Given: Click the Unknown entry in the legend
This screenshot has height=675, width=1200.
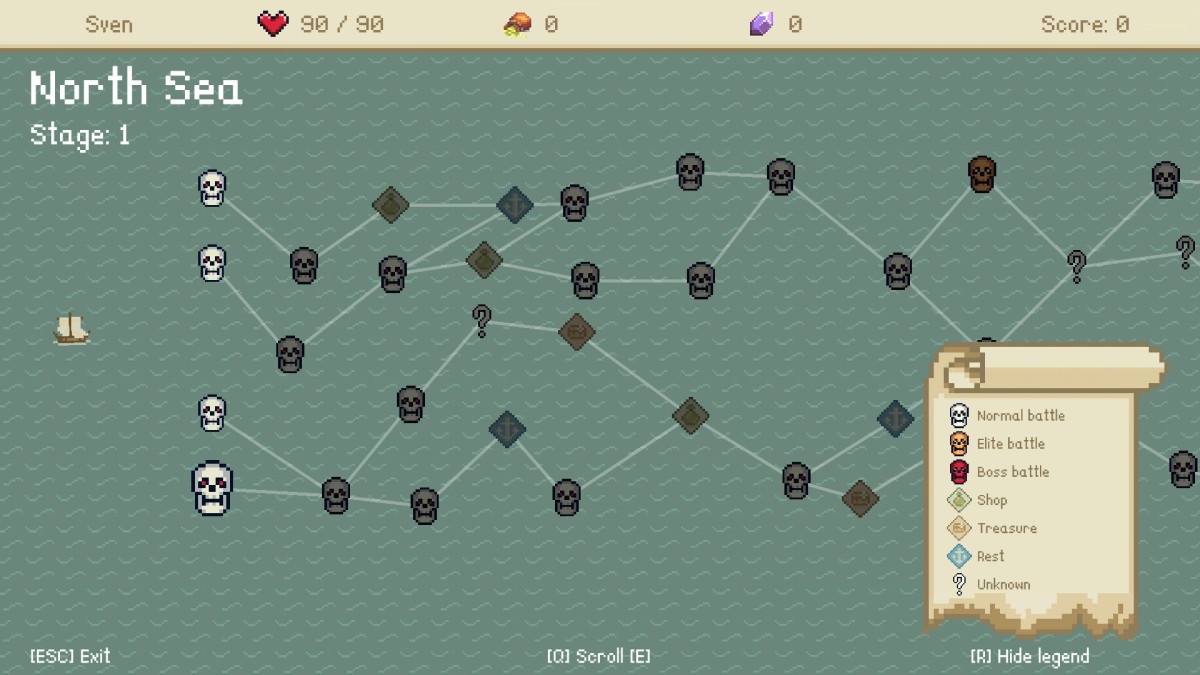Looking at the screenshot, I should 990,584.
